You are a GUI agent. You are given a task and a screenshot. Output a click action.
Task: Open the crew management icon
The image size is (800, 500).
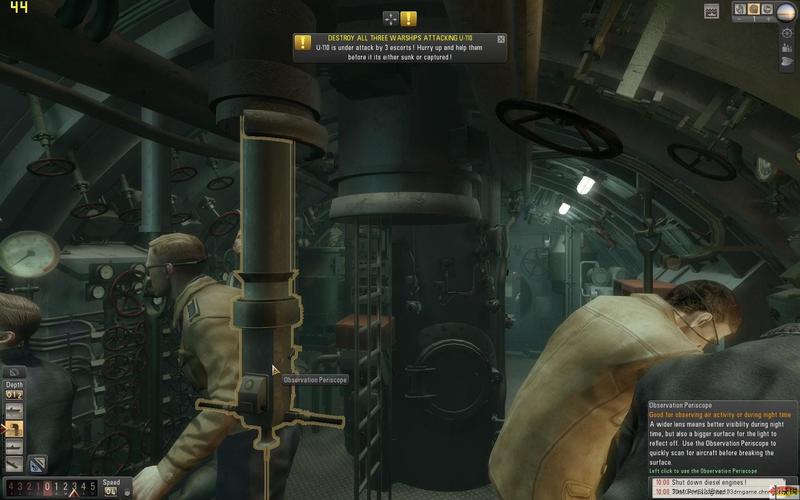click(787, 49)
